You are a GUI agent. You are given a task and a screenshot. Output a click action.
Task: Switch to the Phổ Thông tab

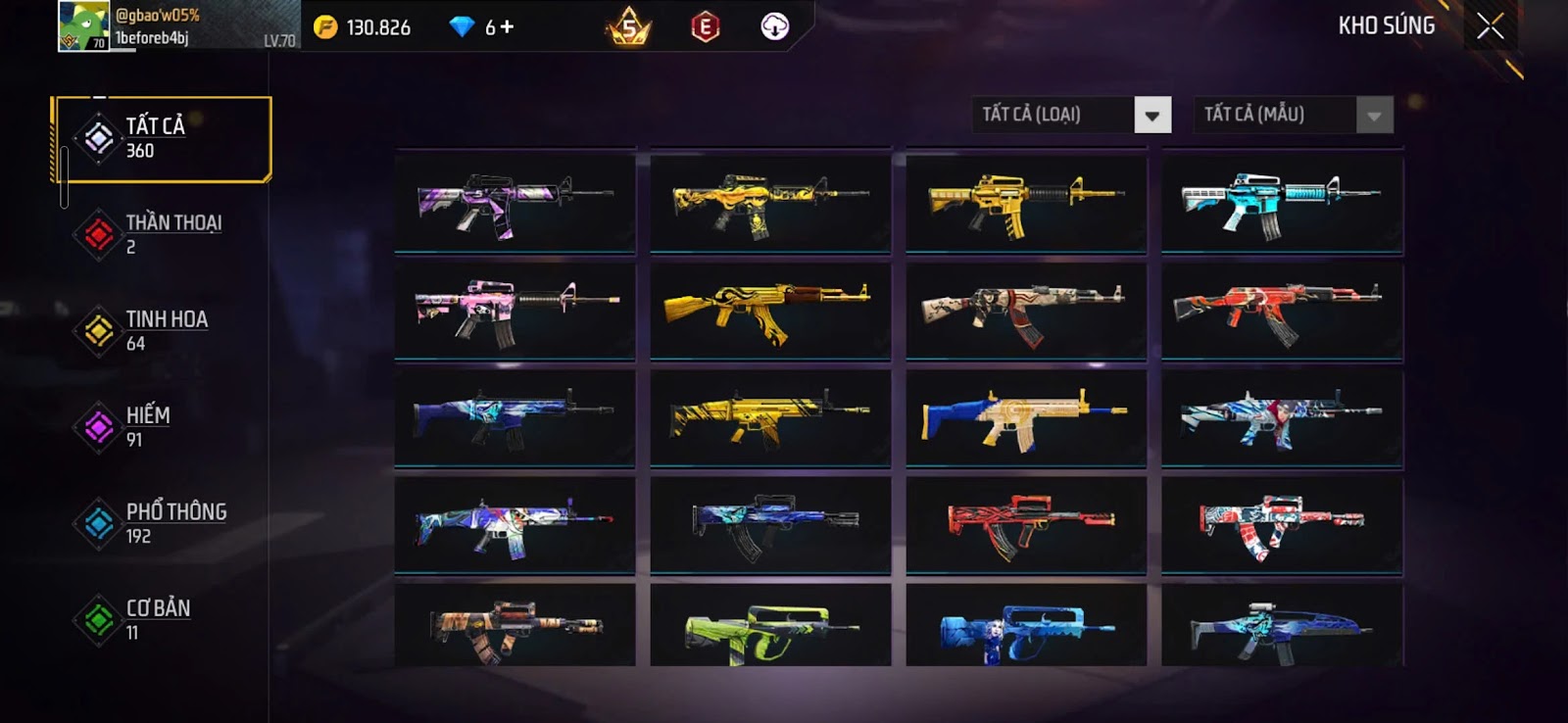[x=162, y=523]
